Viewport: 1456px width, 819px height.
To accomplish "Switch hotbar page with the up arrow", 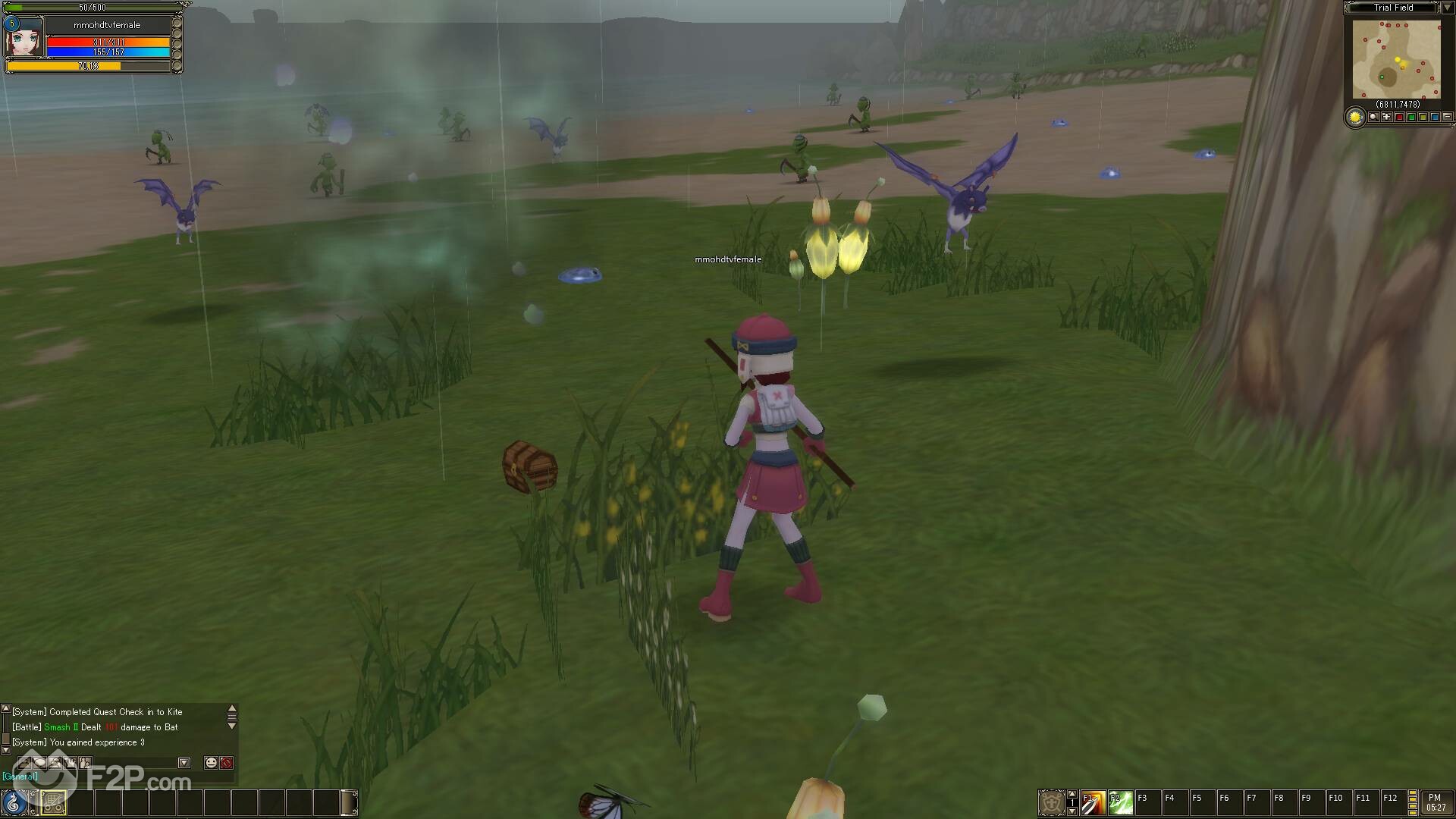I will point(1072,794).
